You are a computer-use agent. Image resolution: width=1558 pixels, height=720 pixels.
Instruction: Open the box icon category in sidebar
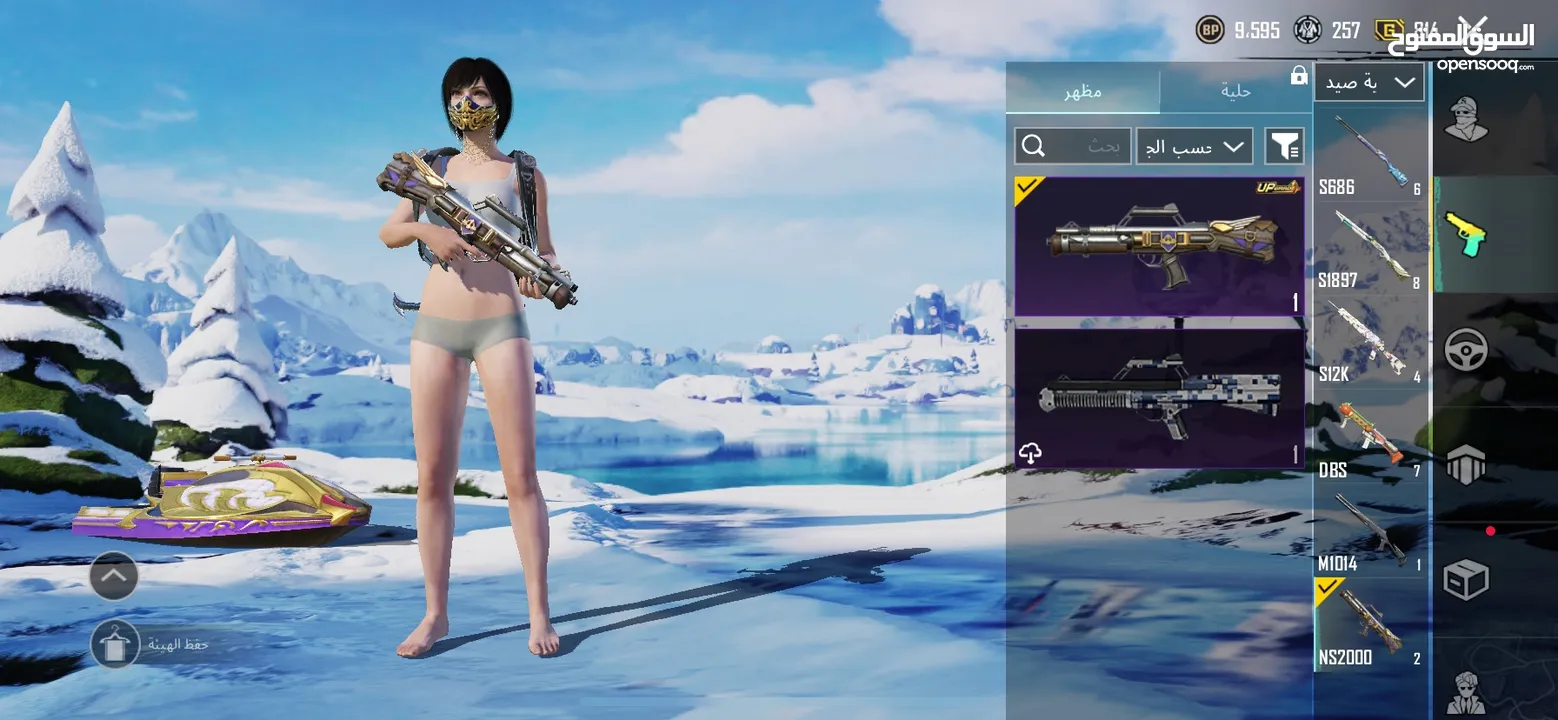tap(1466, 578)
